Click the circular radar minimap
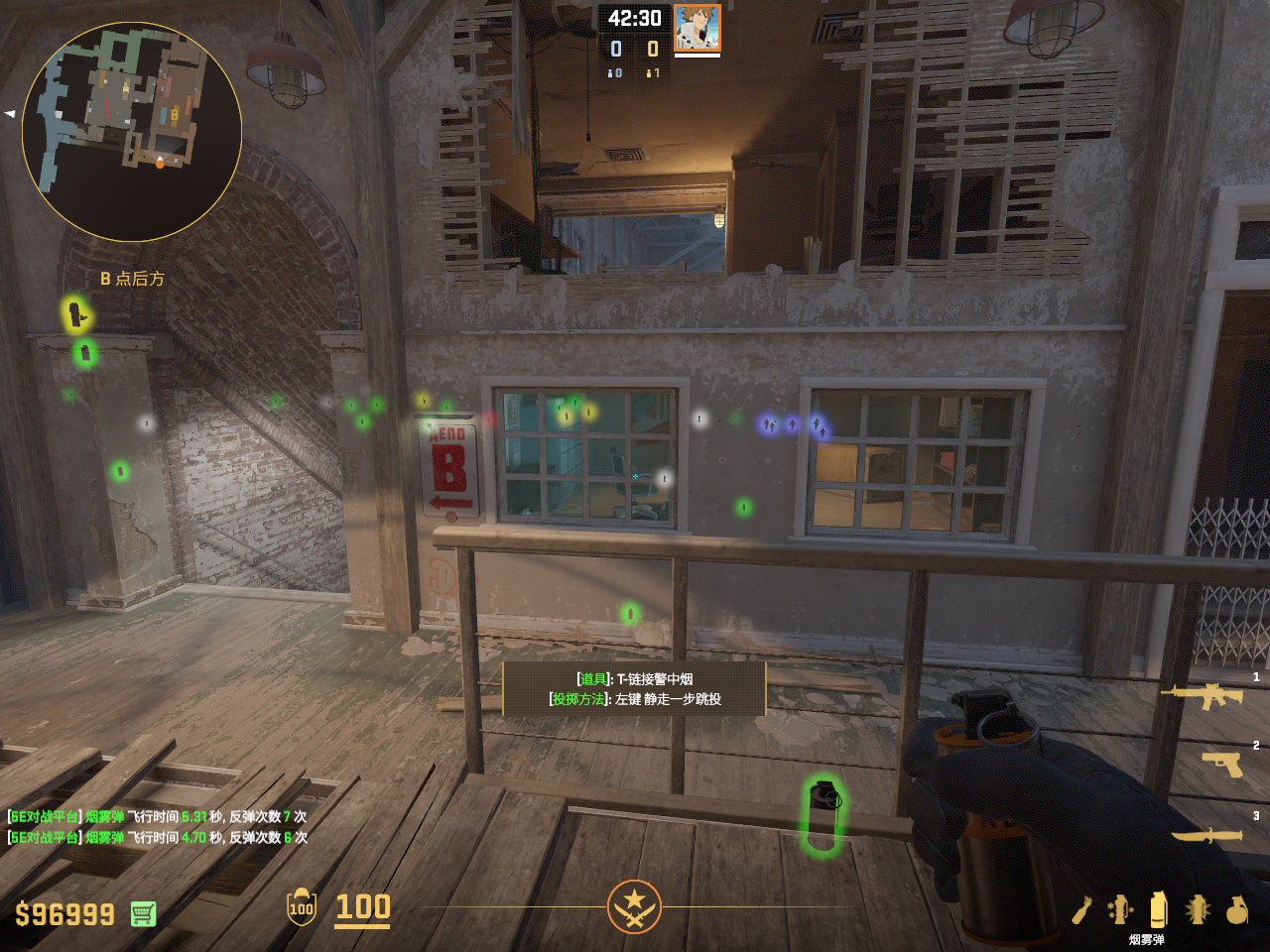Image resolution: width=1270 pixels, height=952 pixels. pos(132,132)
